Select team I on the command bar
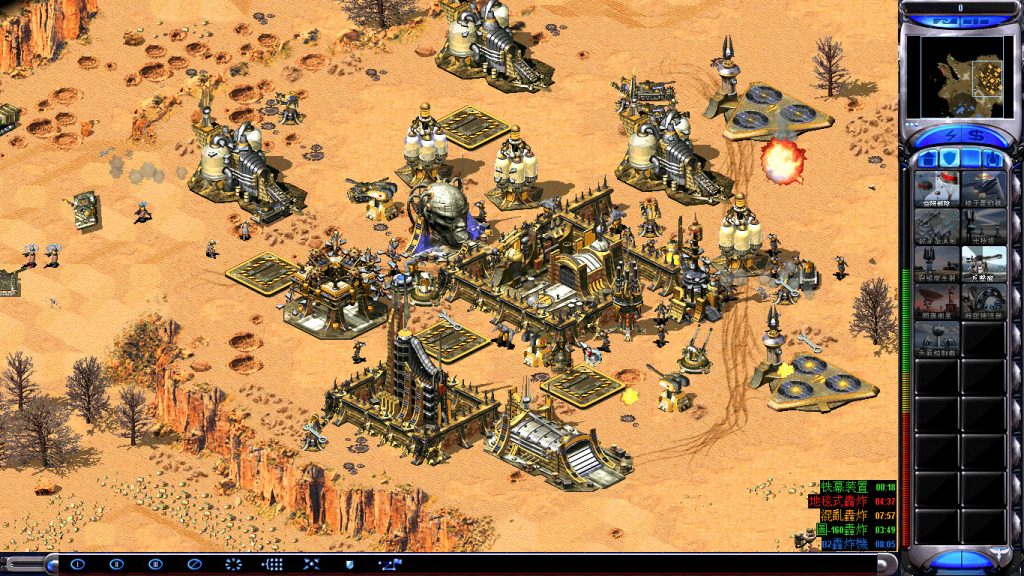The image size is (1024, 576). [x=78, y=565]
